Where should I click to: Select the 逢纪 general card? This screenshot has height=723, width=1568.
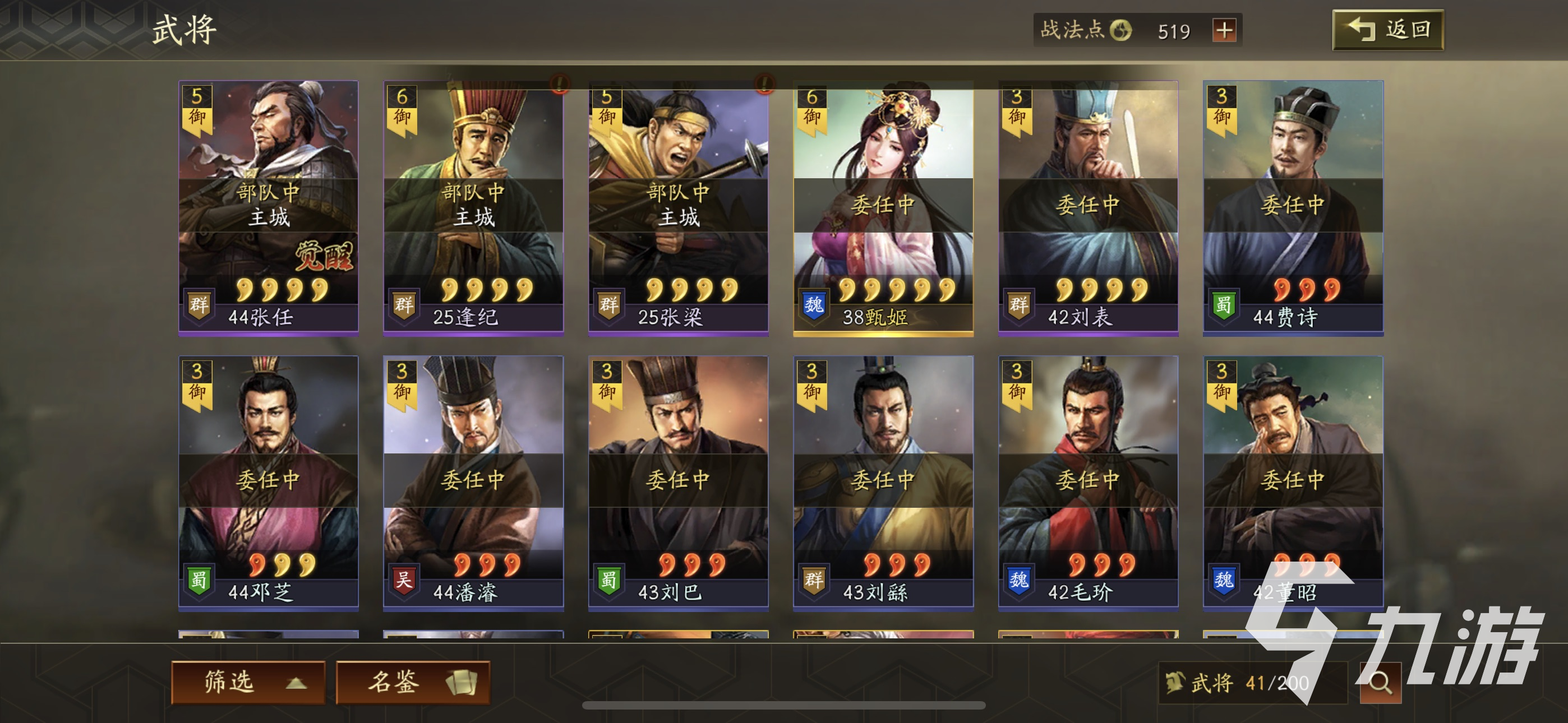click(x=473, y=207)
